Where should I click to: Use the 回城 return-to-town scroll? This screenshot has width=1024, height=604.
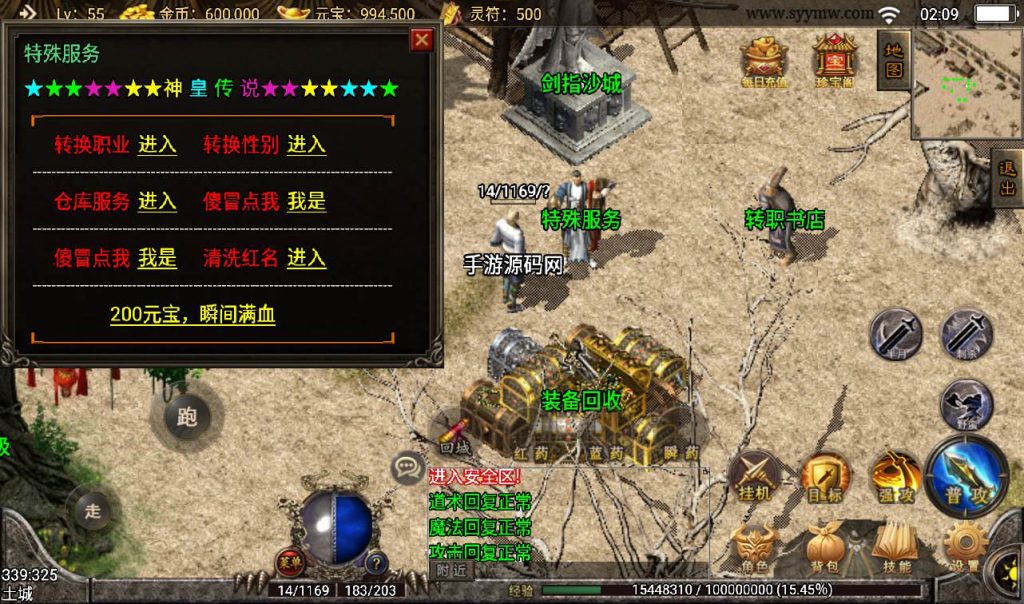coord(455,432)
